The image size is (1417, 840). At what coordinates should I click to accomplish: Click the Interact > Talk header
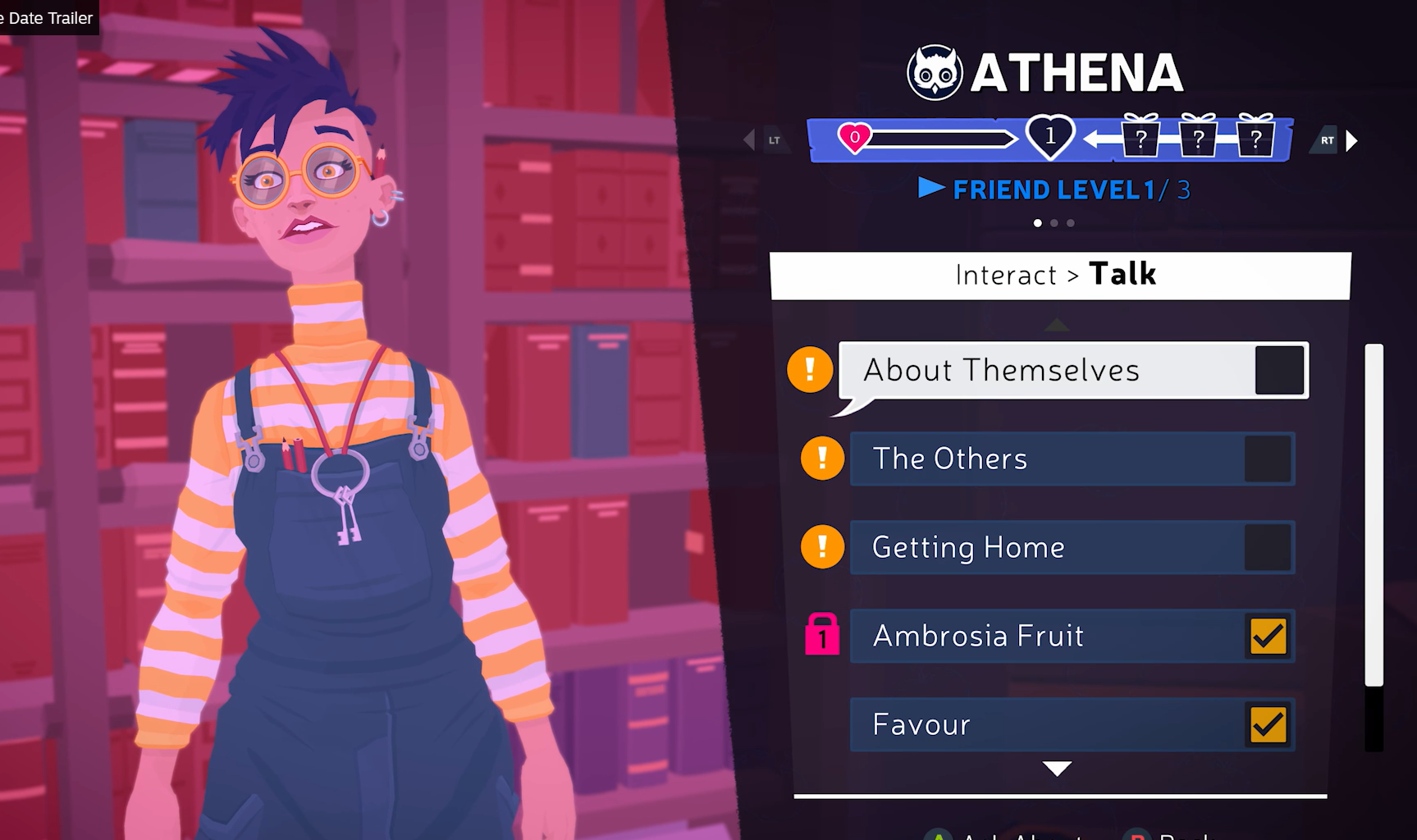pyautogui.click(x=1059, y=275)
